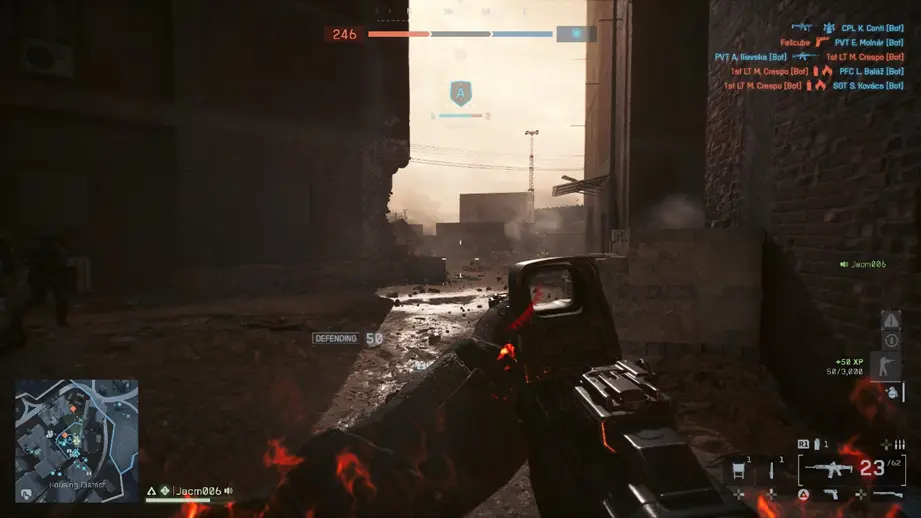The width and height of the screenshot is (921, 518).
Task: Click the squad icon next to Jacm006
Action: point(165,491)
